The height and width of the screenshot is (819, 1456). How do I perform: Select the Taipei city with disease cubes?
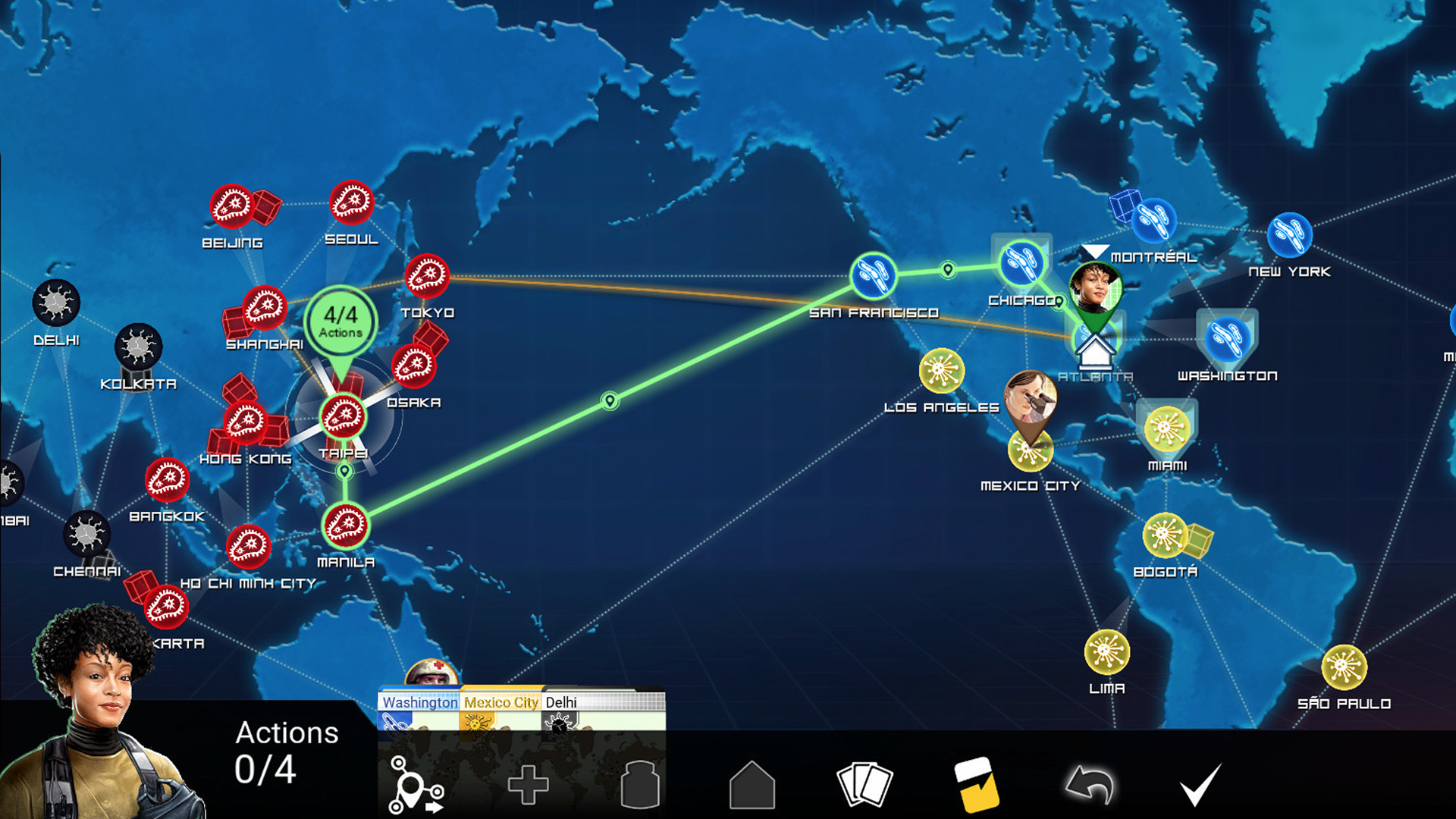click(344, 416)
